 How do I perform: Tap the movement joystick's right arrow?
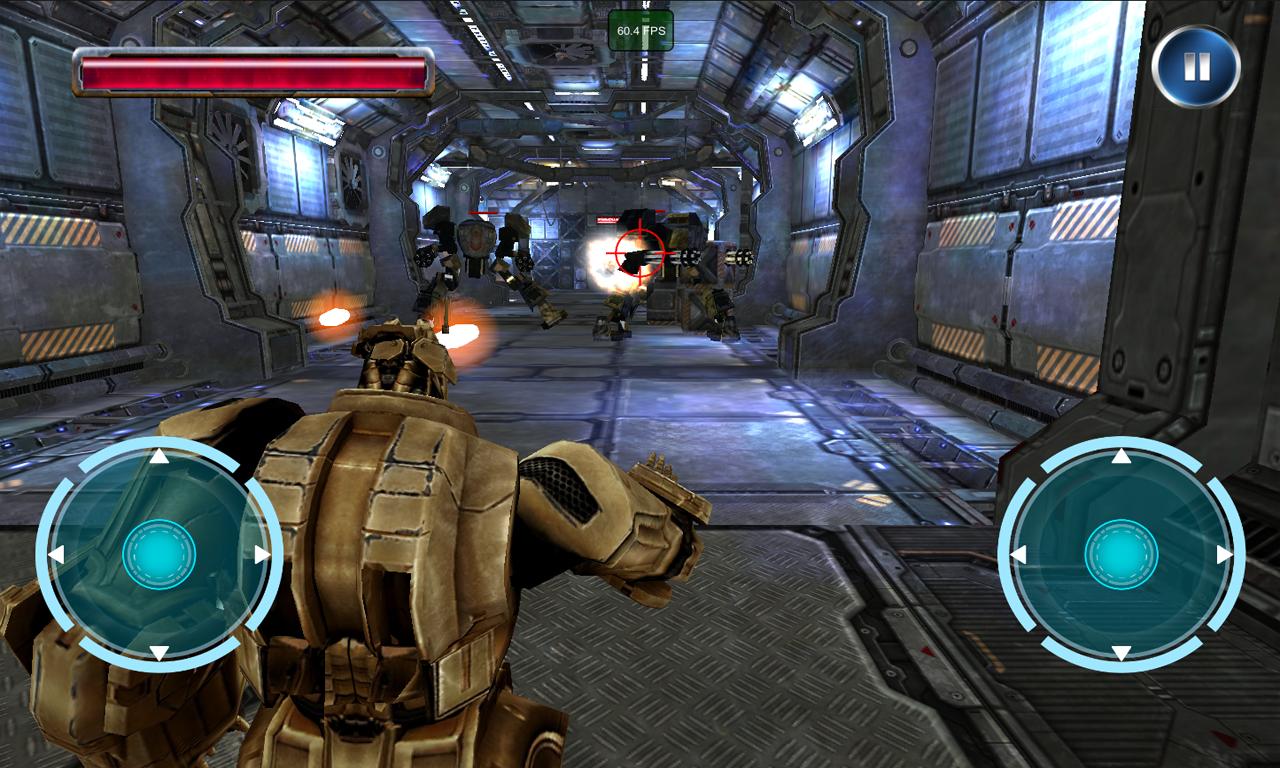[x=261, y=554]
